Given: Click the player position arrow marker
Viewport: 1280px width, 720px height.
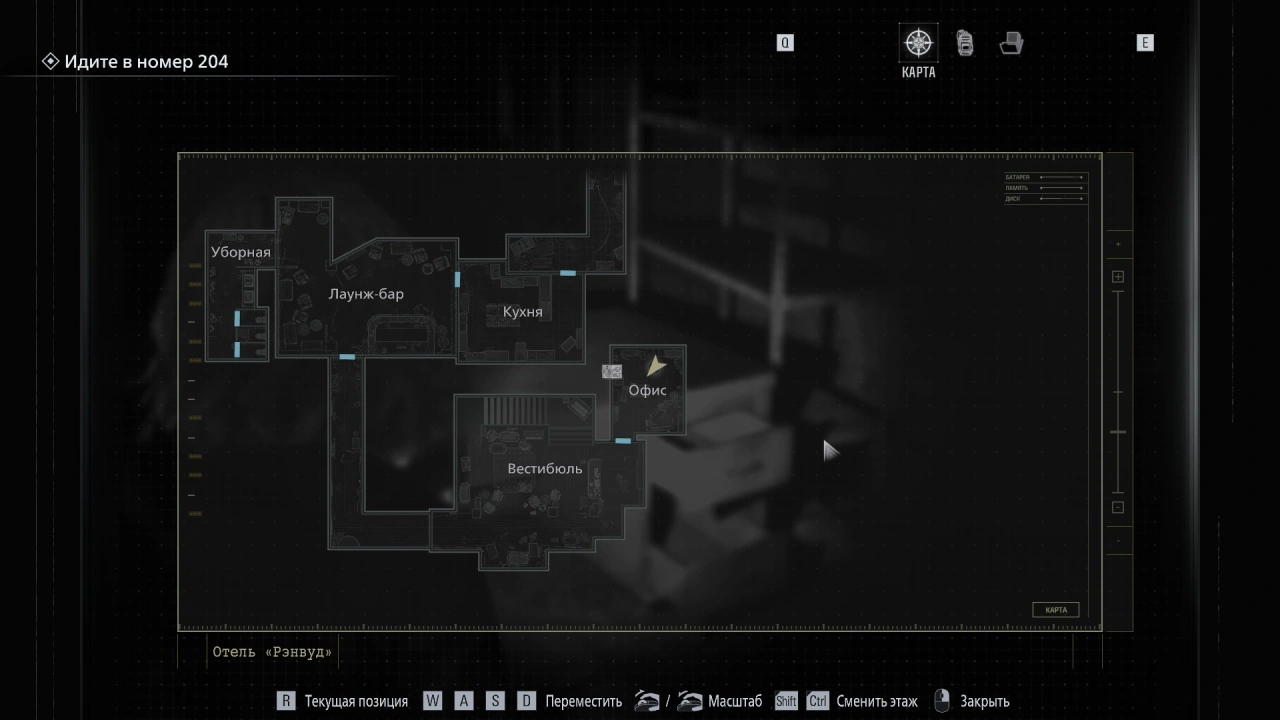Looking at the screenshot, I should coord(655,366).
